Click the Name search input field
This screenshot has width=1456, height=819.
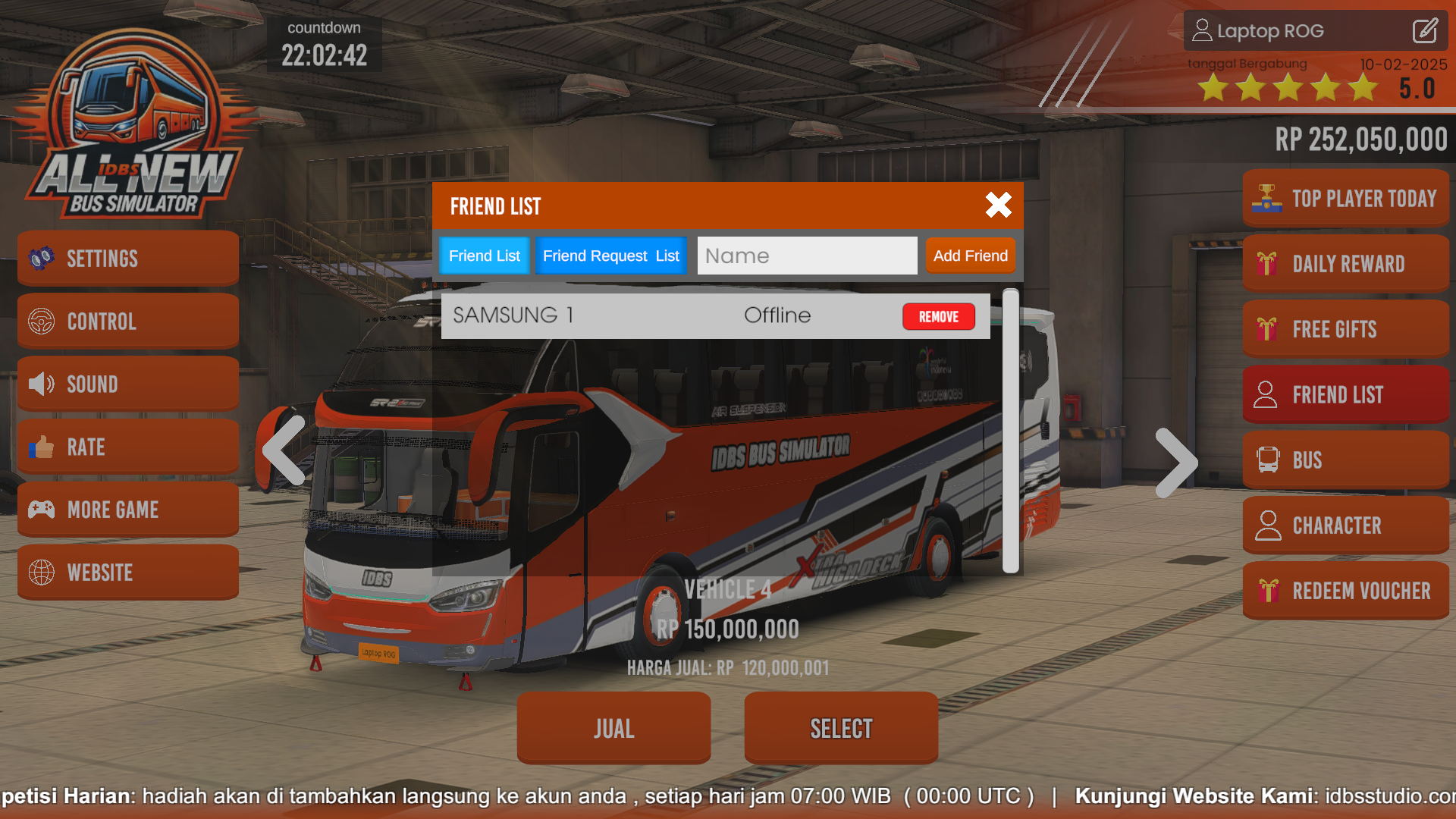tap(807, 256)
